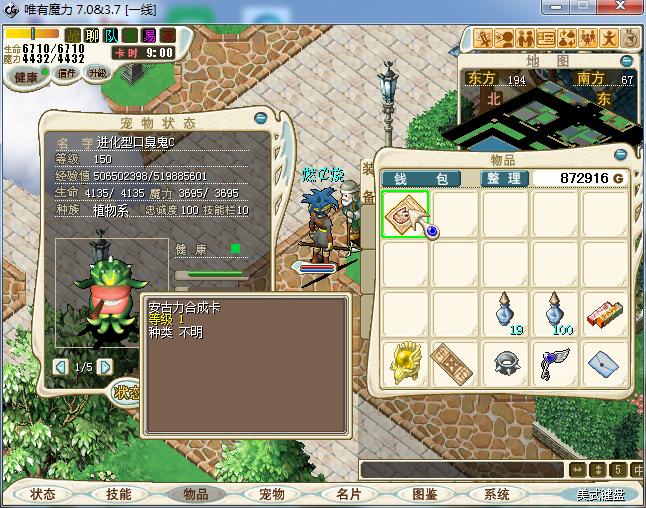Open the 宠物 (Pet) menu
The width and height of the screenshot is (646, 508).
pyautogui.click(x=272, y=494)
